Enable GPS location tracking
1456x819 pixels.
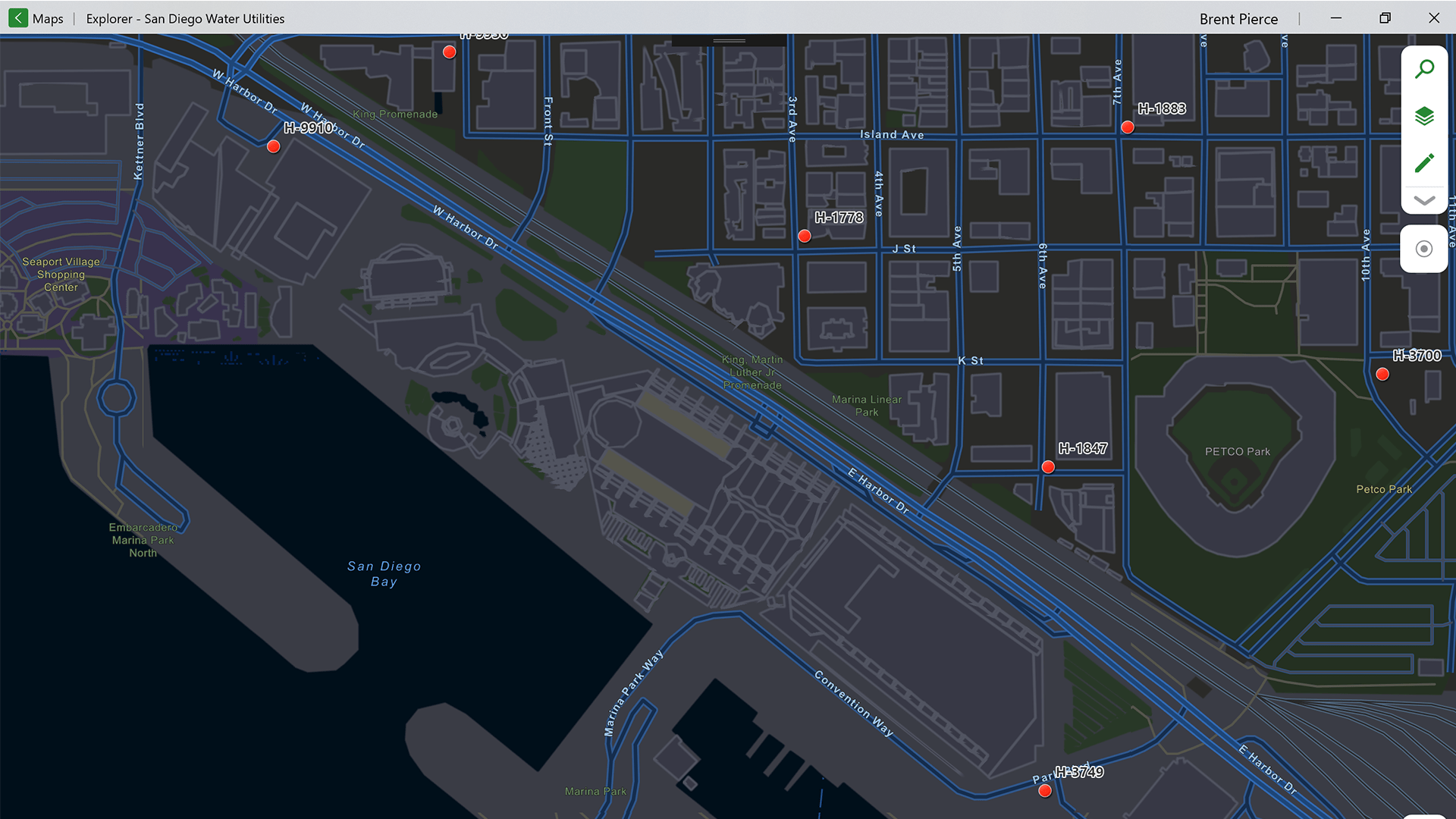1423,248
